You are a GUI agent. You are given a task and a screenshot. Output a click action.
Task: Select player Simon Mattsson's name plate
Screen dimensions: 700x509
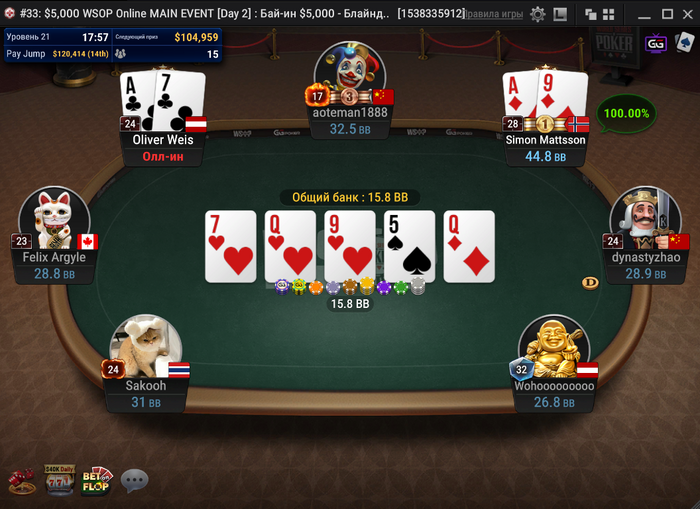(x=545, y=140)
